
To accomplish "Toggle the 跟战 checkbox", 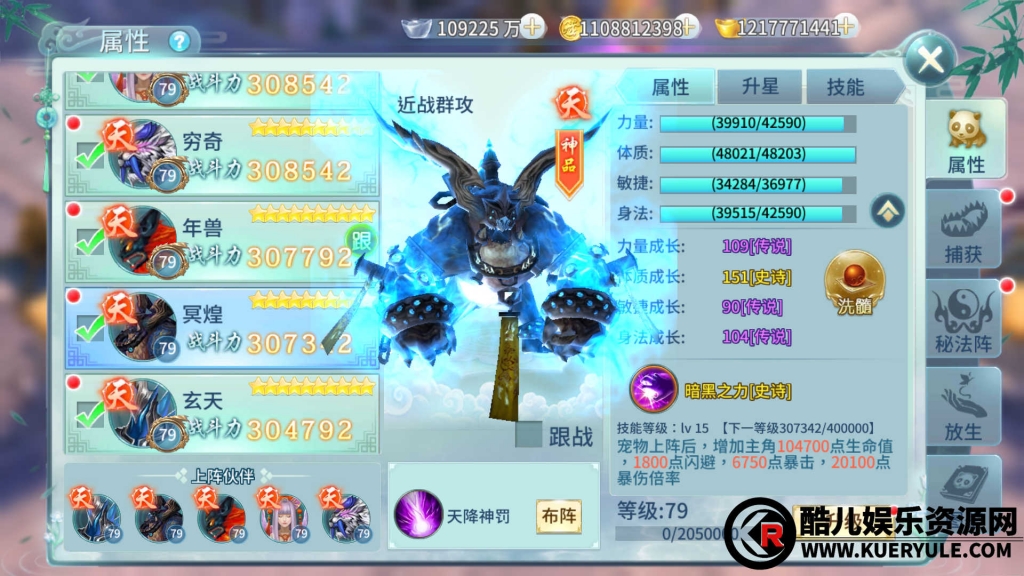I will 529,435.
